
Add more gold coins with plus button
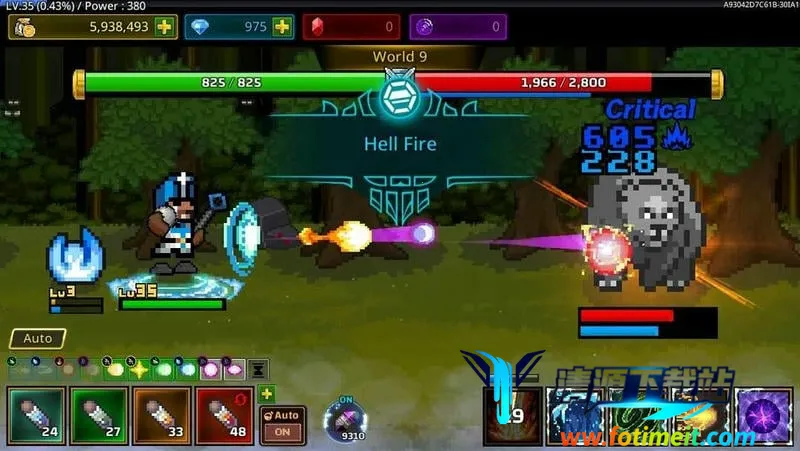(x=163, y=27)
